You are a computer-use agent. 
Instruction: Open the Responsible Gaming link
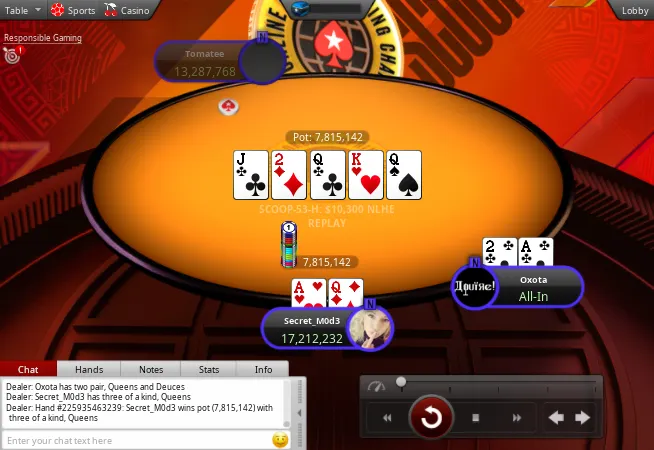tap(43, 38)
